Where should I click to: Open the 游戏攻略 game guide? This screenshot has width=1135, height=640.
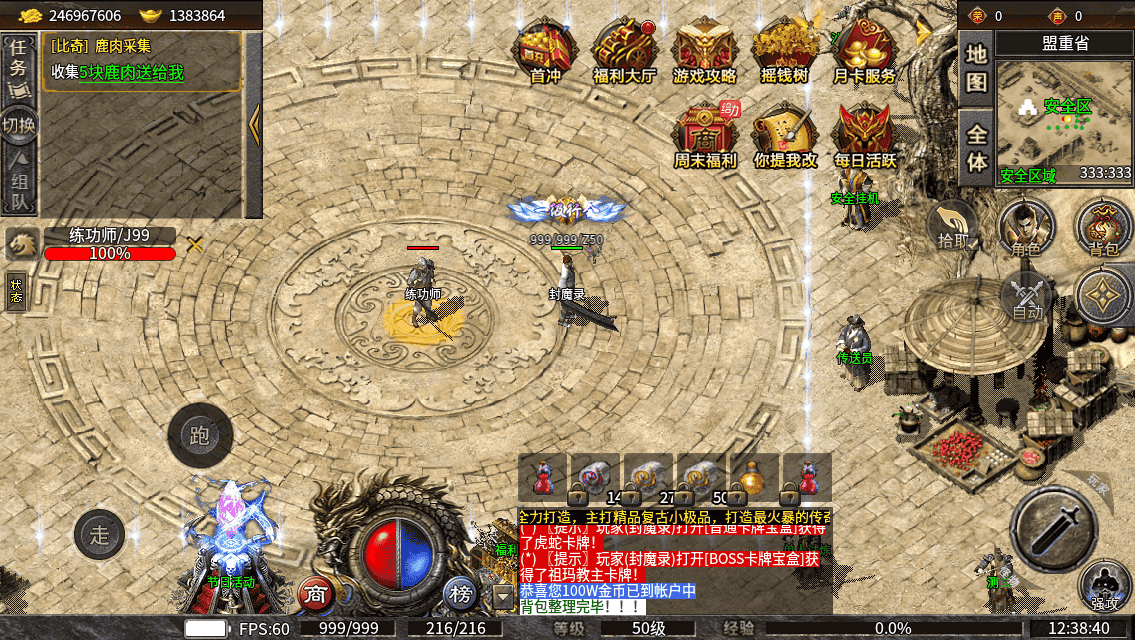pos(704,50)
